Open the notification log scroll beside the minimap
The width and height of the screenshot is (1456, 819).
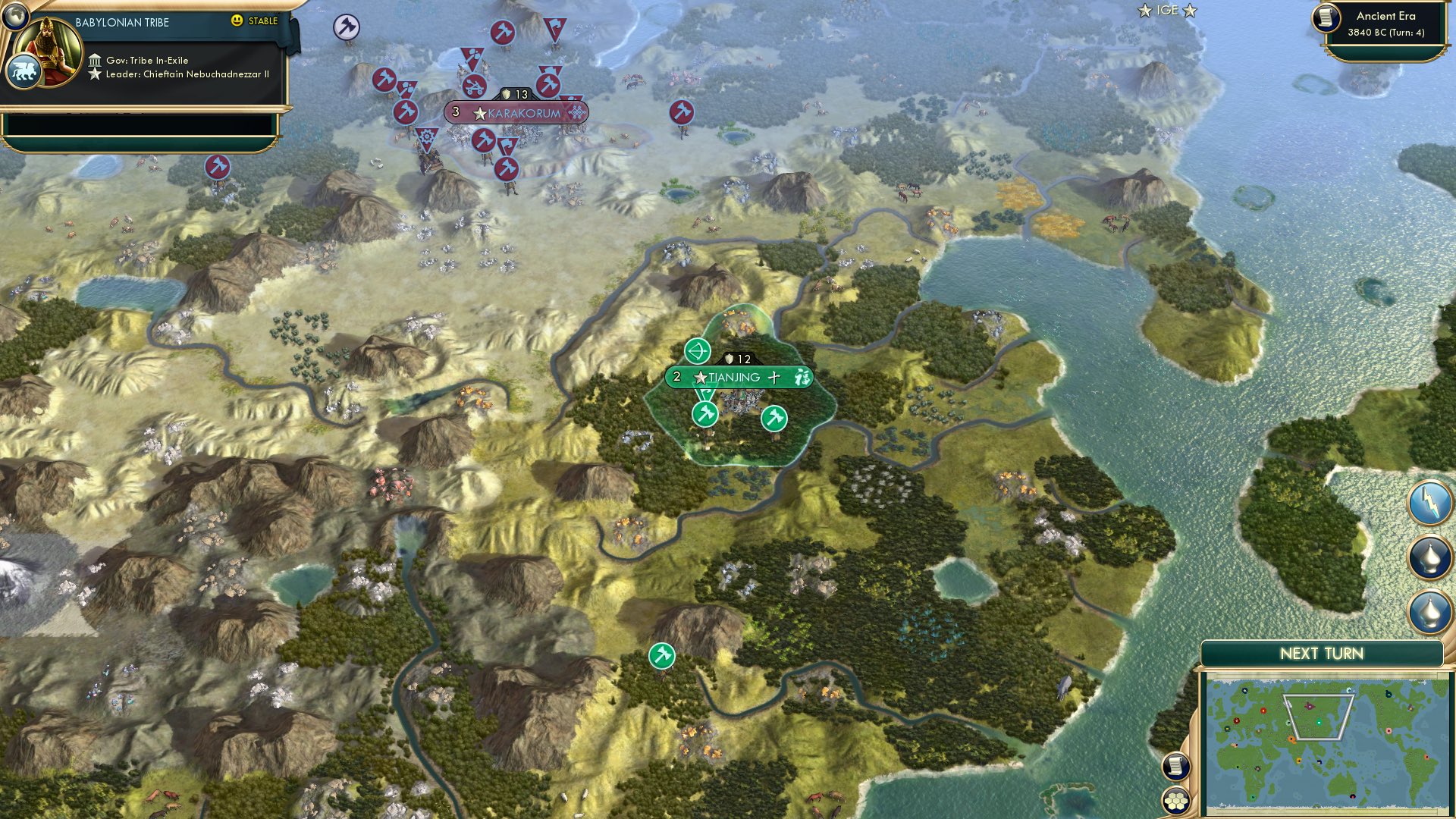pyautogui.click(x=1175, y=767)
